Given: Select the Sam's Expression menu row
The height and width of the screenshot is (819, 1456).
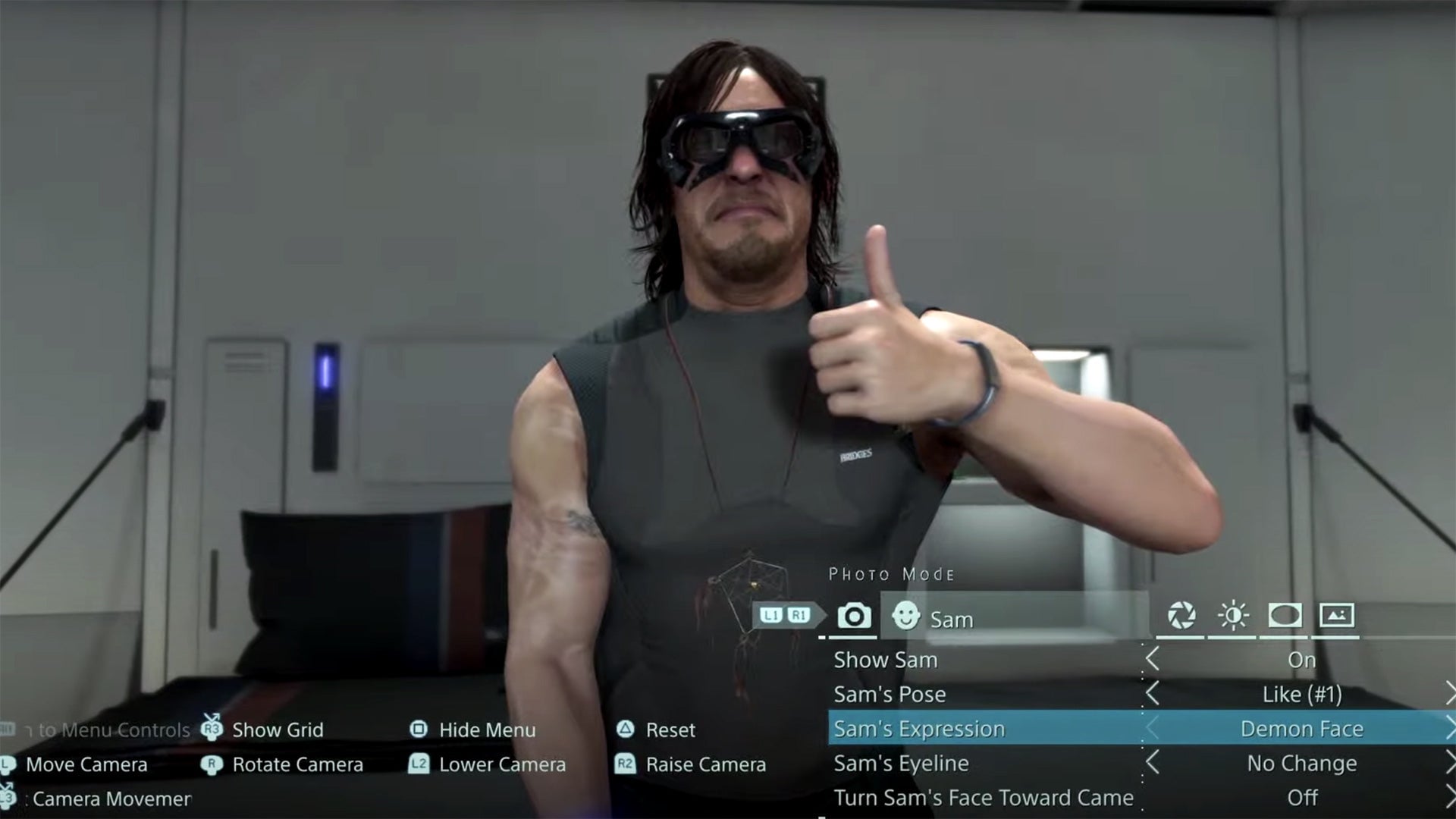Looking at the screenshot, I should pyautogui.click(x=921, y=729).
